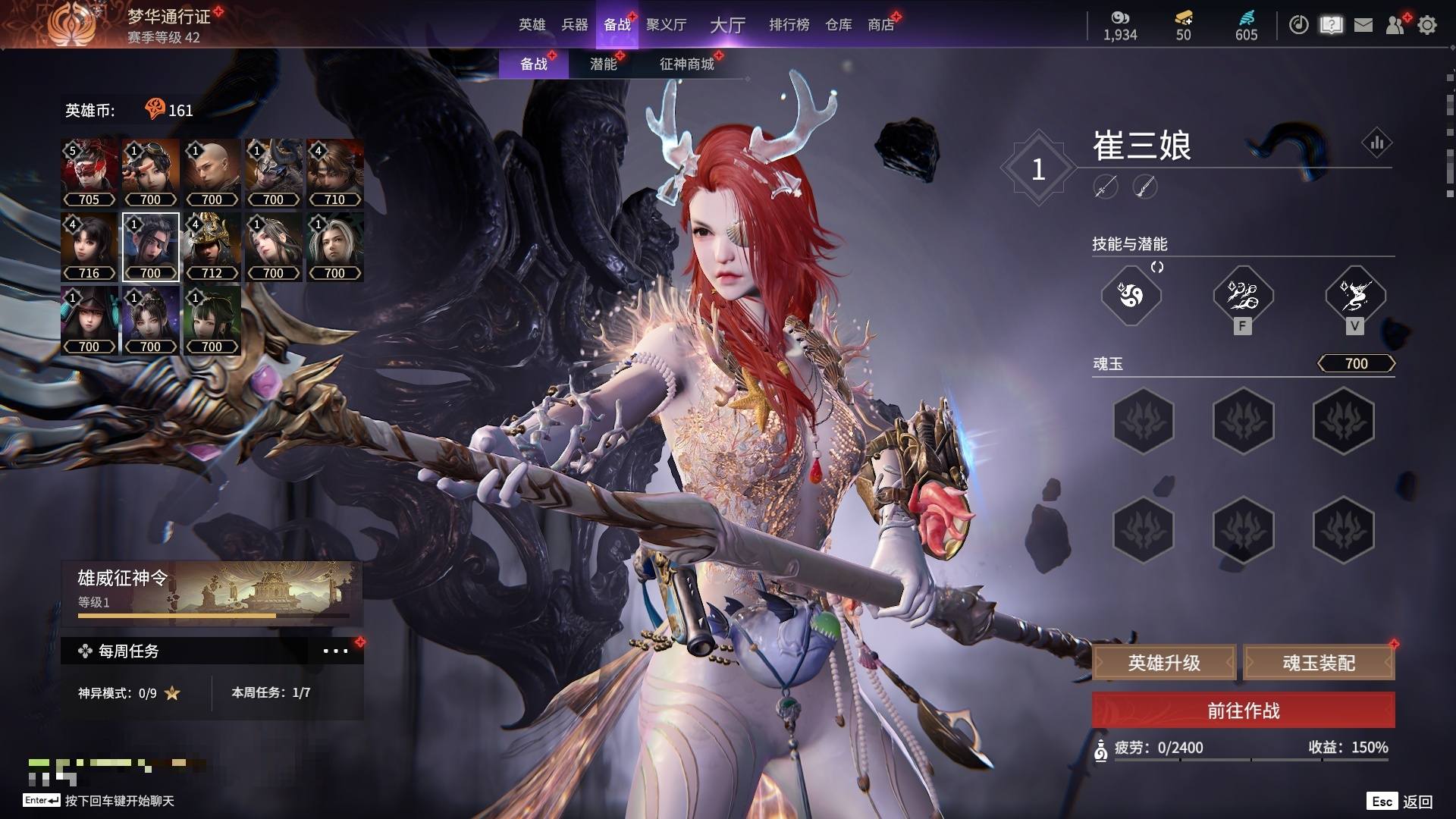Select the hero portrait with power 712
This screenshot has height=819, width=1456.
212,246
